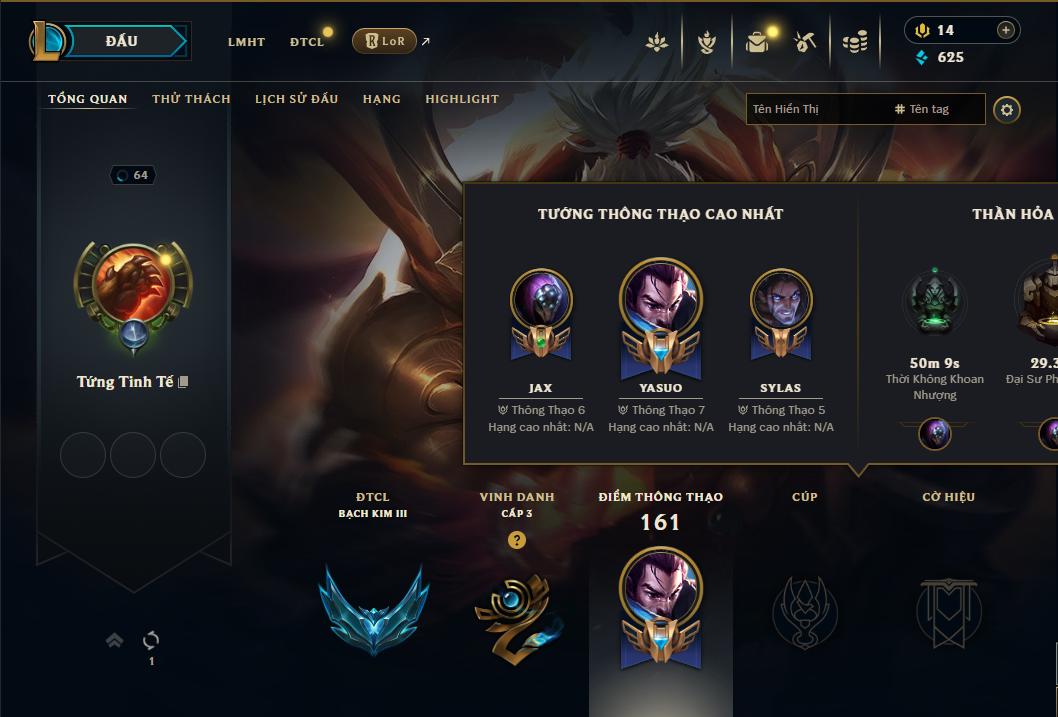Open the LMHT home section
1058x717 pixels.
pyautogui.click(x=246, y=42)
